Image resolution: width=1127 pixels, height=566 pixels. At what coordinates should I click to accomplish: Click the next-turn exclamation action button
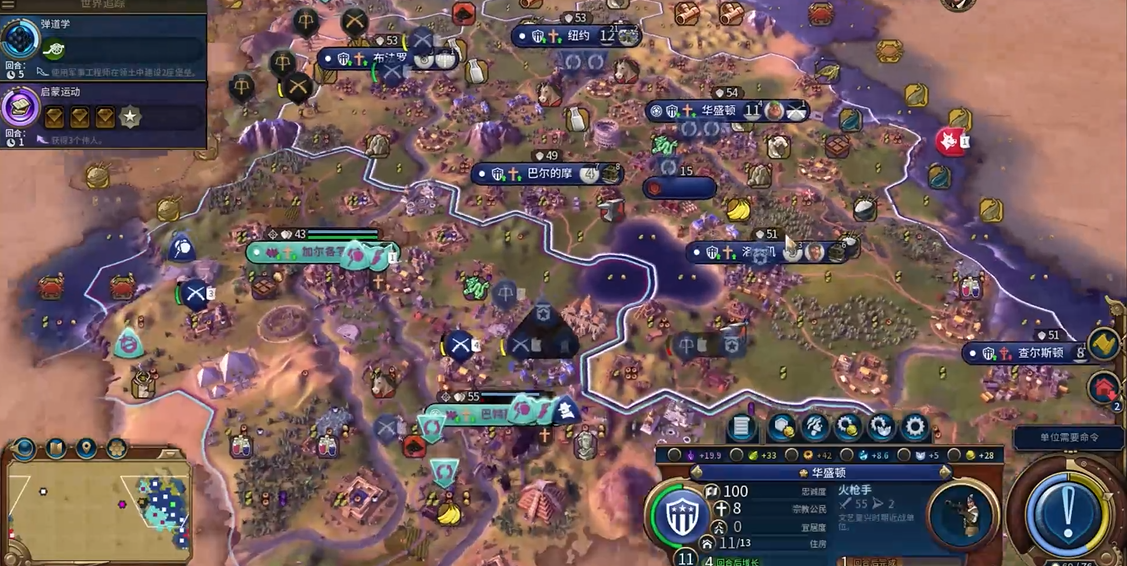click(1067, 512)
